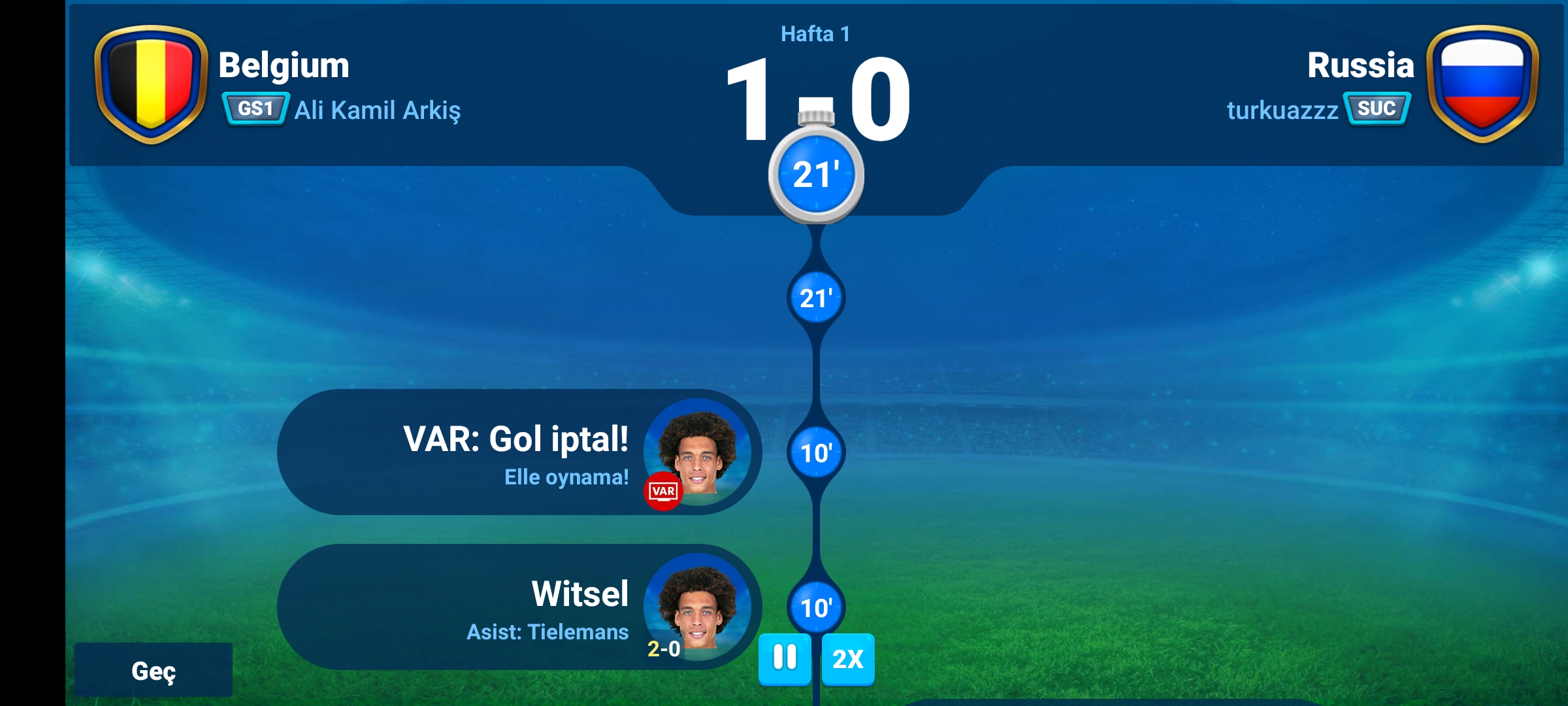
Task: Tap the Belgium team crest
Action: (x=151, y=83)
